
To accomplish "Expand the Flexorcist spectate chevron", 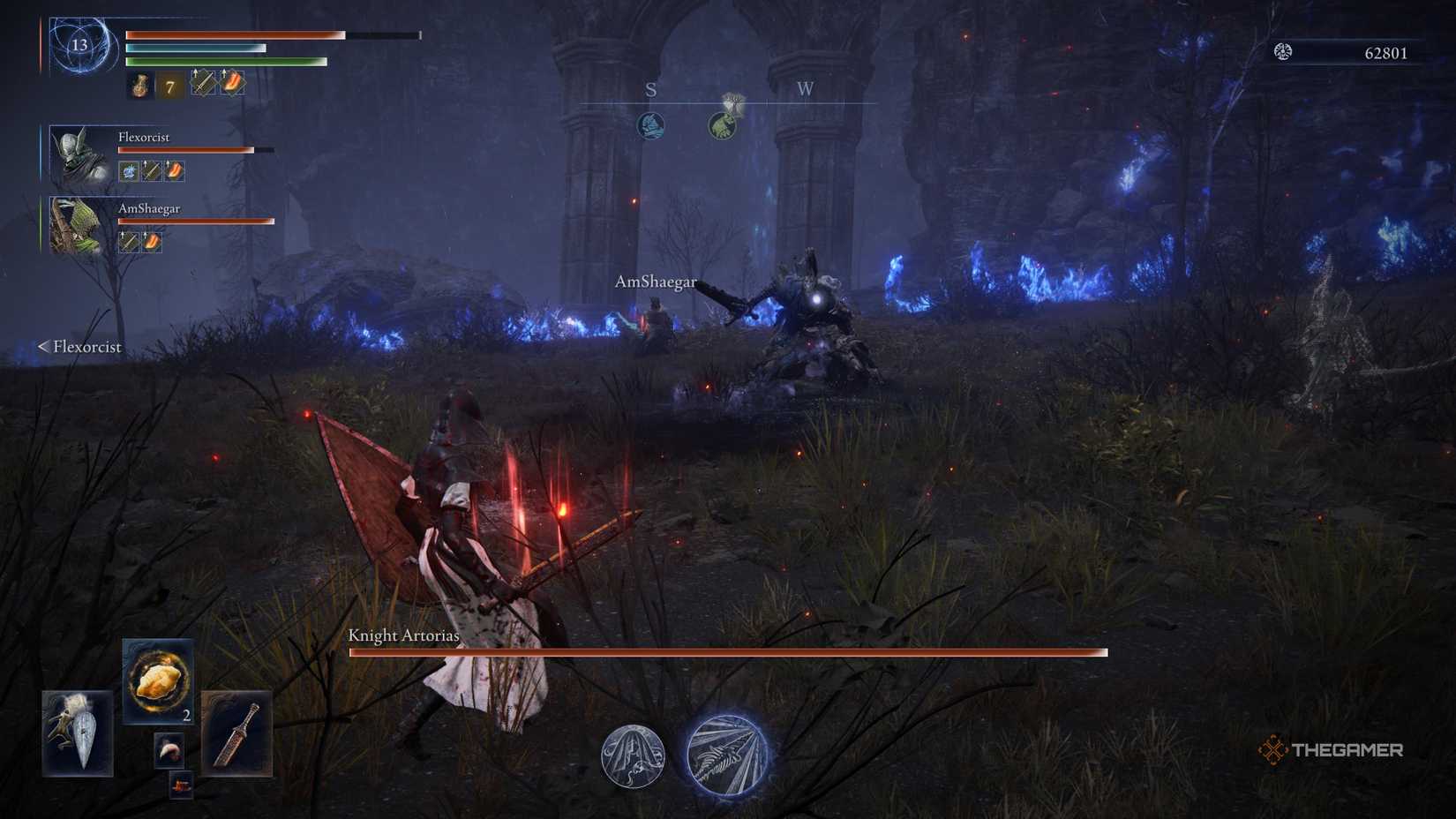I will pyautogui.click(x=42, y=347).
